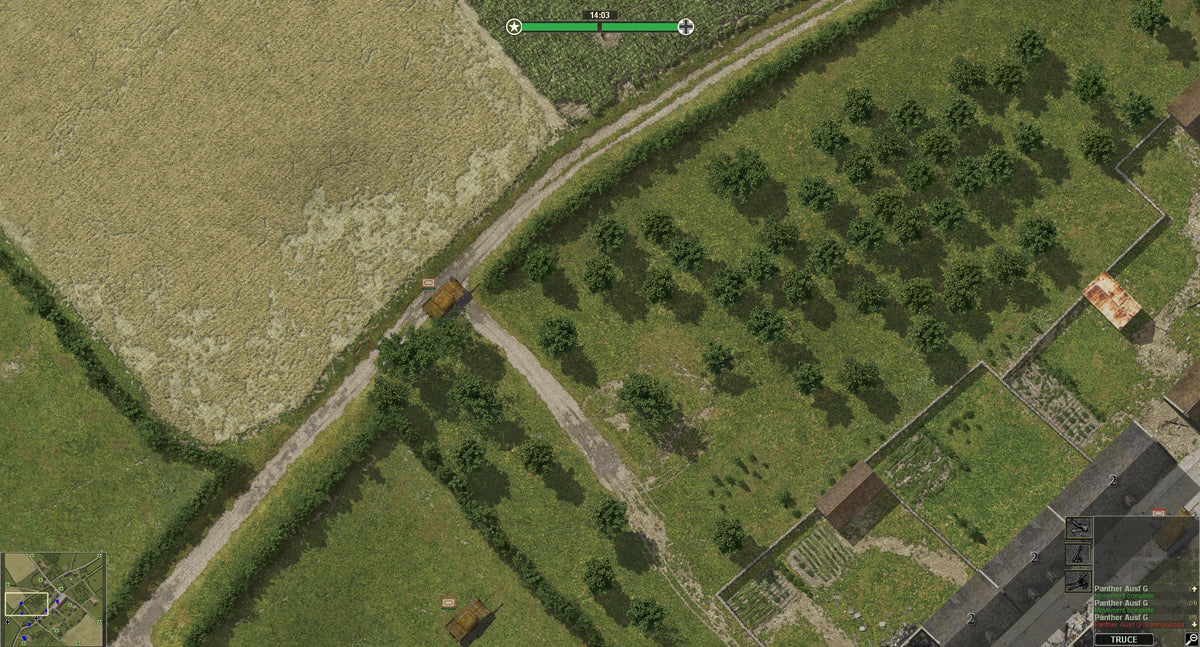
Task: Call in the air strike support icon
Action: click(1079, 527)
